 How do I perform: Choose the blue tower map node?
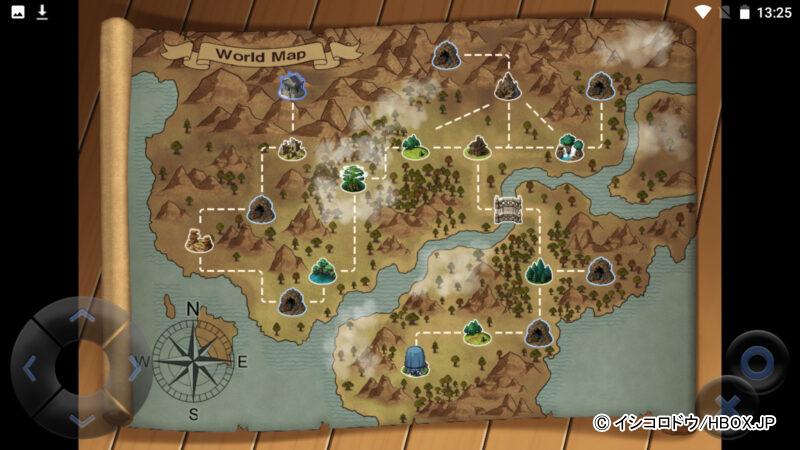(x=414, y=360)
